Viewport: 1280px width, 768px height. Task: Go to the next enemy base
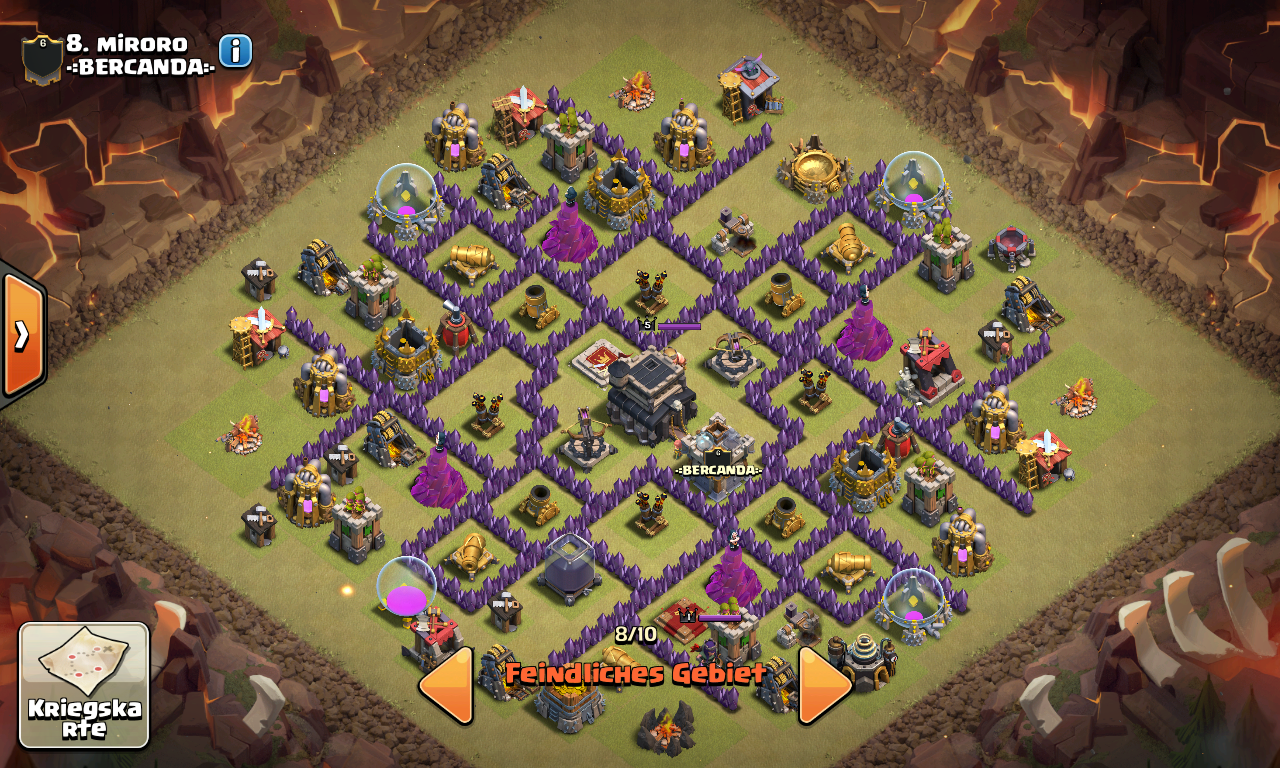(x=825, y=685)
